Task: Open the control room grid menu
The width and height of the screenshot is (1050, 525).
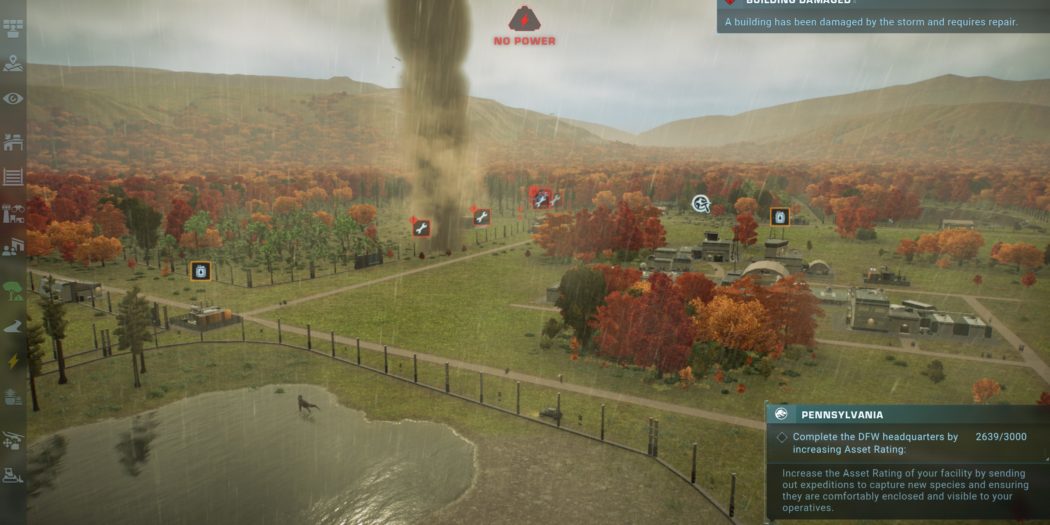Action: [13, 25]
